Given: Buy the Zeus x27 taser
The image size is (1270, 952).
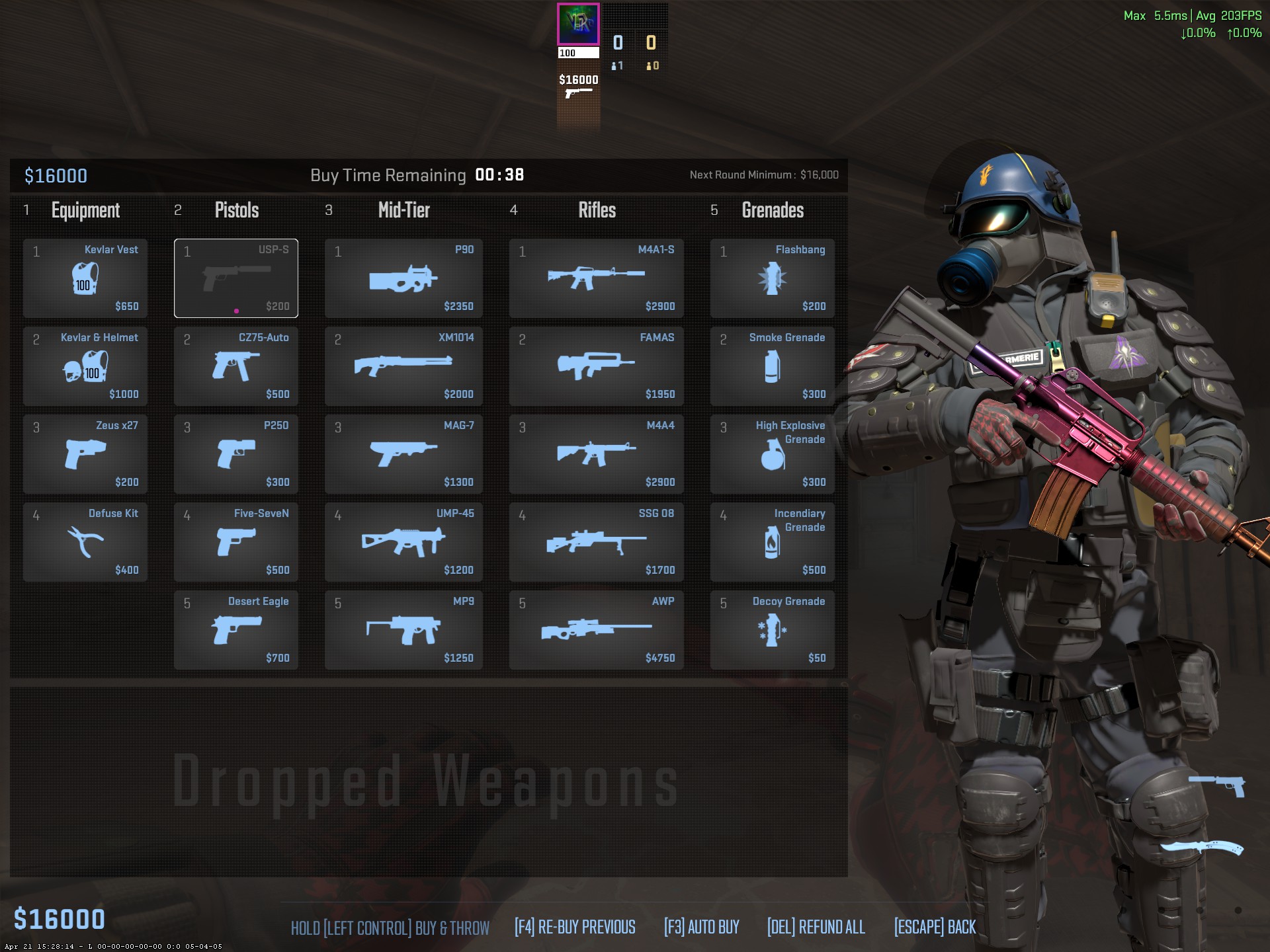Looking at the screenshot, I should pos(85,454).
